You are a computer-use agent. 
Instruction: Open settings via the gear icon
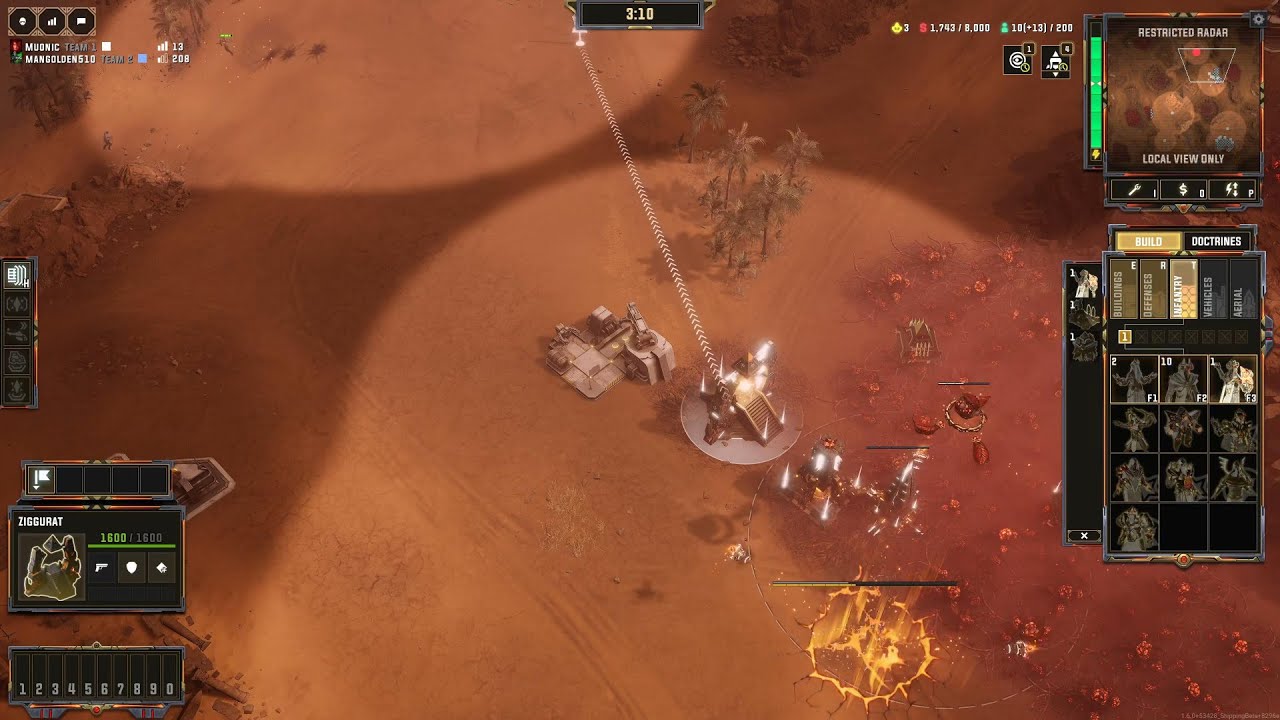tap(1258, 19)
